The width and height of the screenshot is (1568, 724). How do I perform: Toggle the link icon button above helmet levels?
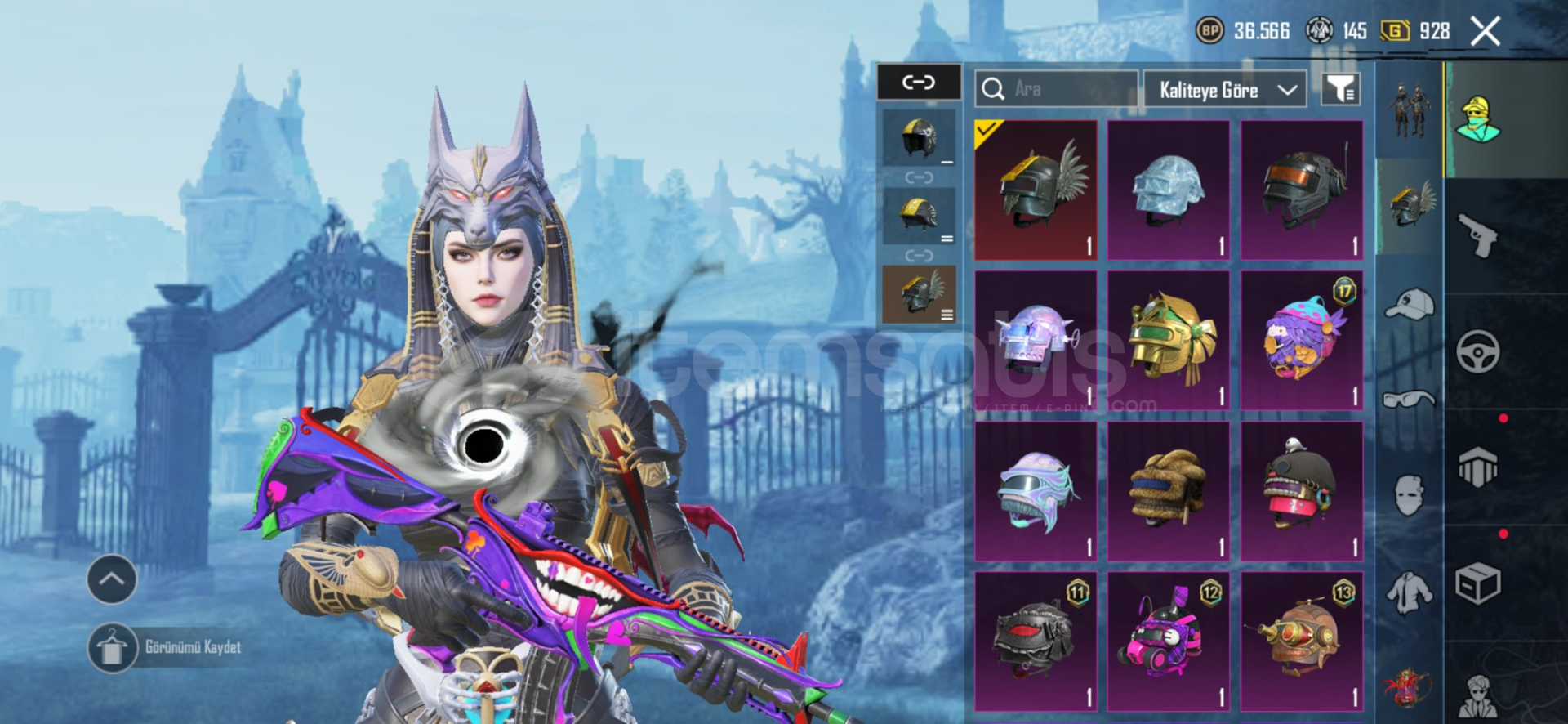pyautogui.click(x=919, y=82)
